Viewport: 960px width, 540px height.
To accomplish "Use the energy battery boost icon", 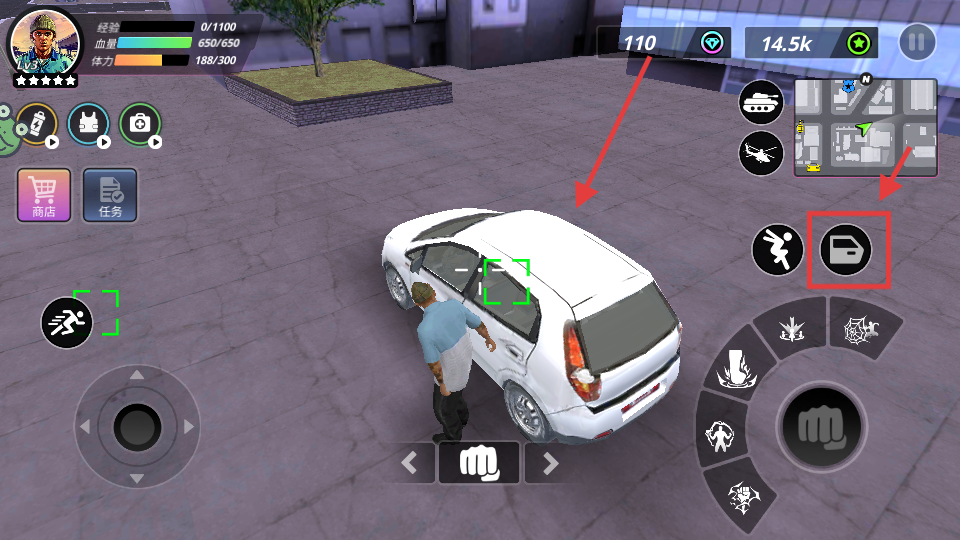I will click(37, 124).
